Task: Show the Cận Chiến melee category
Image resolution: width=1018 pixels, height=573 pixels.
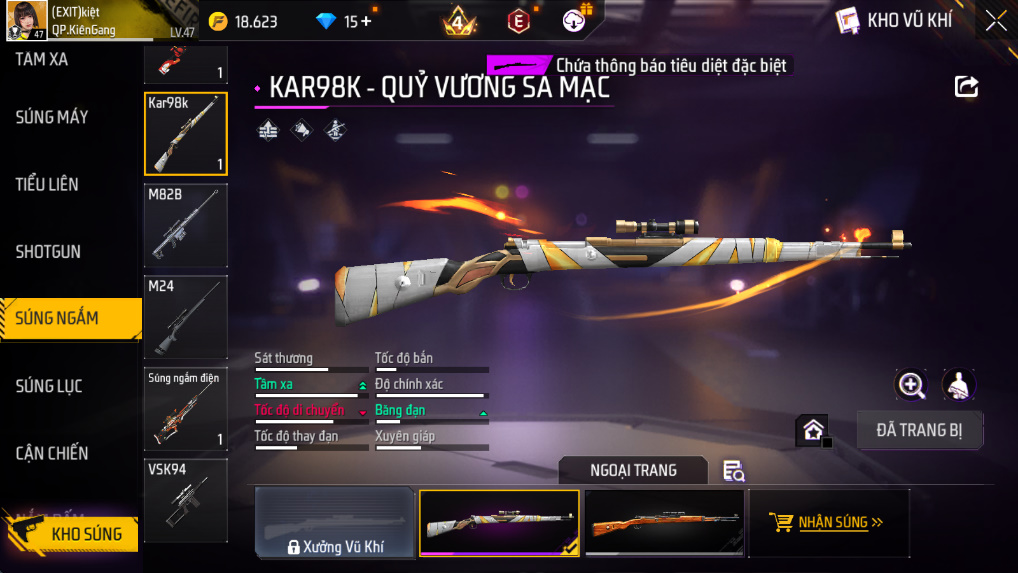Action: (x=52, y=453)
